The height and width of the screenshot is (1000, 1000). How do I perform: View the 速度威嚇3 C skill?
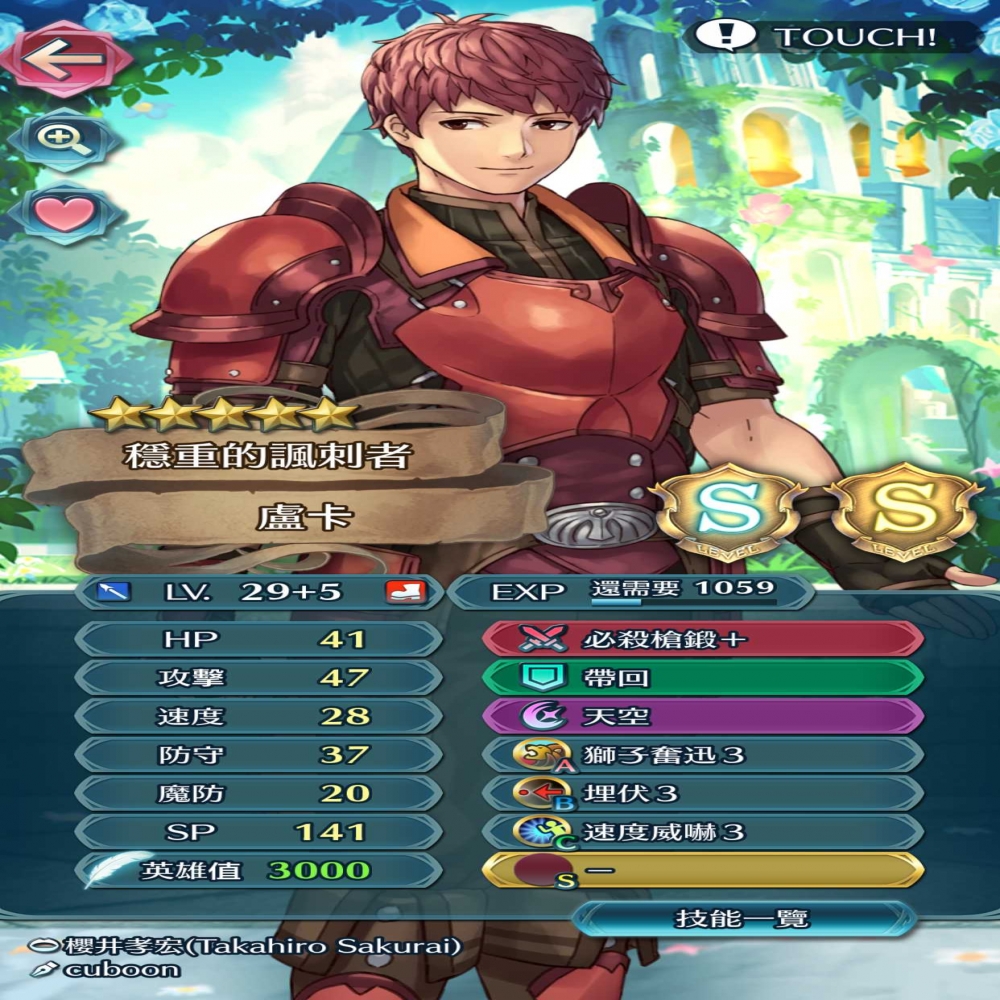click(702, 832)
